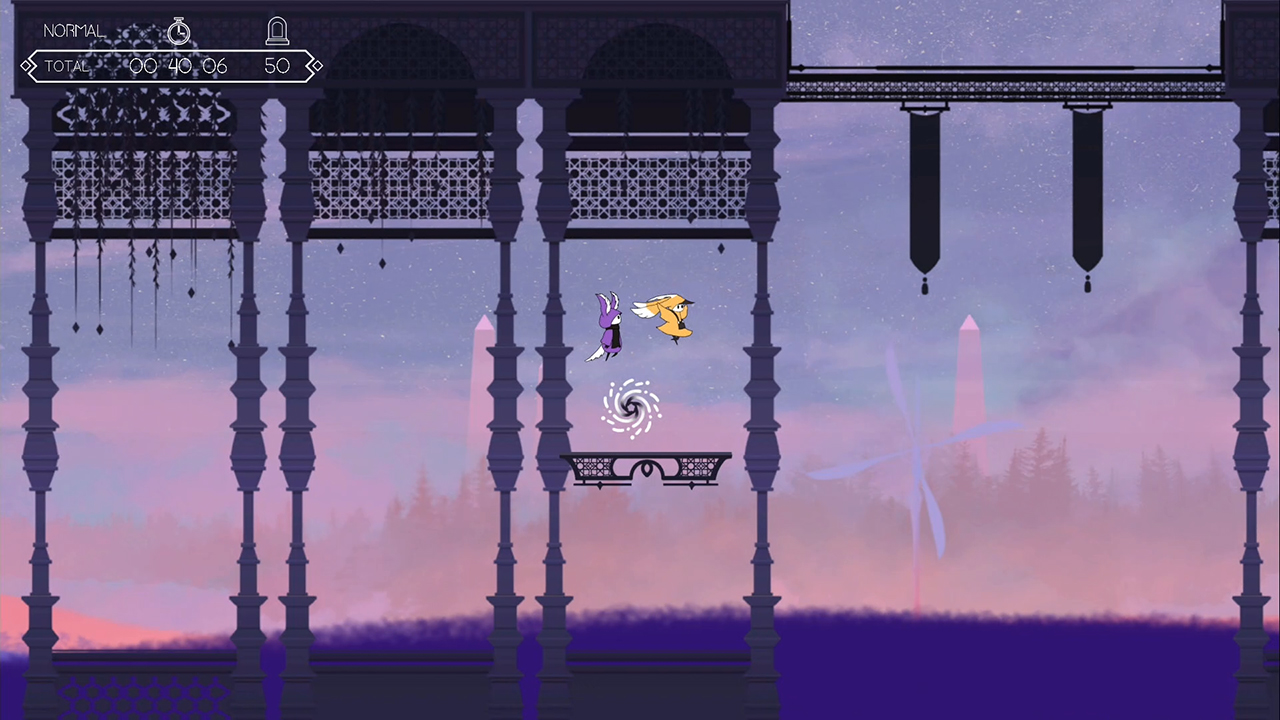Image resolution: width=1280 pixels, height=720 pixels.
Task: Select the TOTAL stats row
Action: tap(66, 66)
